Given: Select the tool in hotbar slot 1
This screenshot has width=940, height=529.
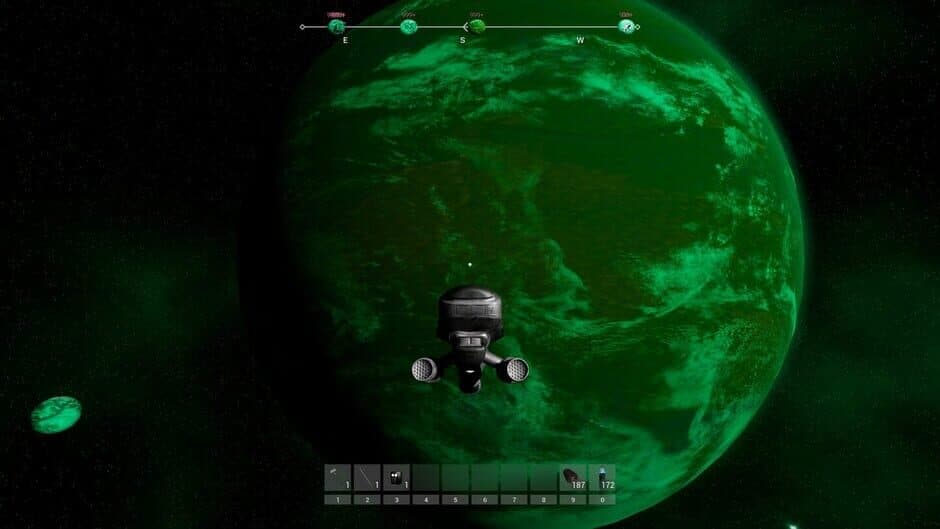Looking at the screenshot, I should pos(337,477).
